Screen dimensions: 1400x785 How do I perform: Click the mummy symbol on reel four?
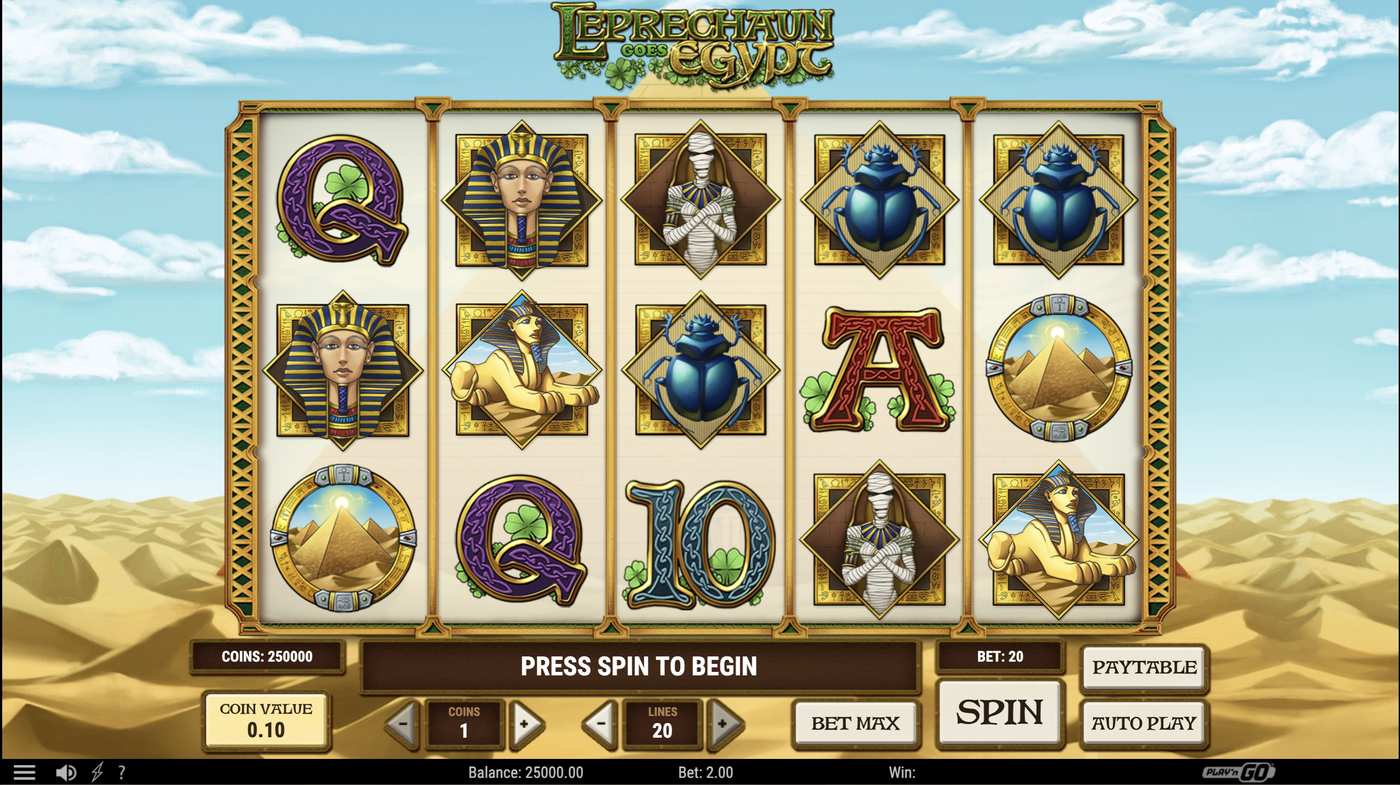(880, 540)
